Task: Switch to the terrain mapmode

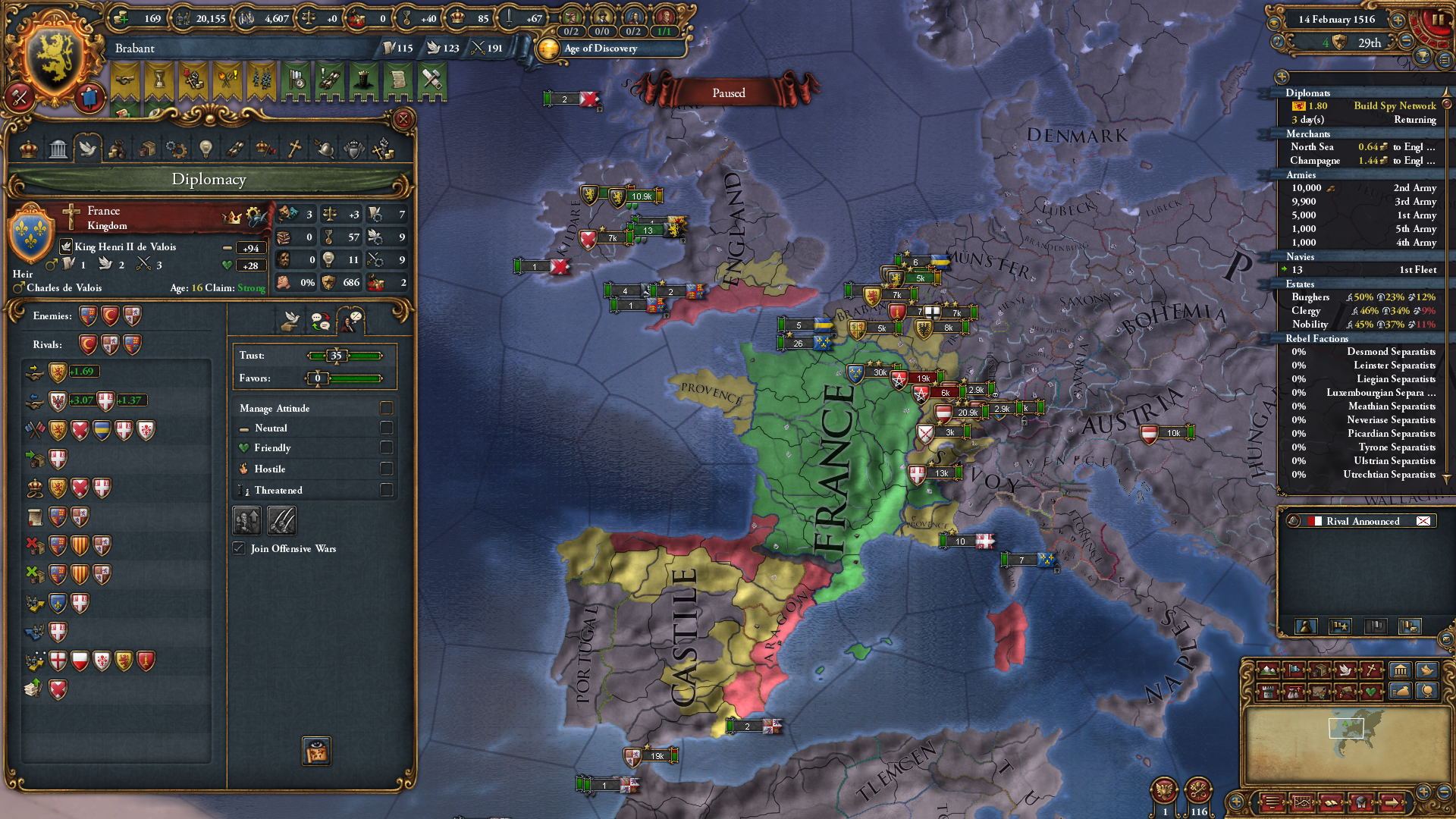Action: tap(1268, 671)
